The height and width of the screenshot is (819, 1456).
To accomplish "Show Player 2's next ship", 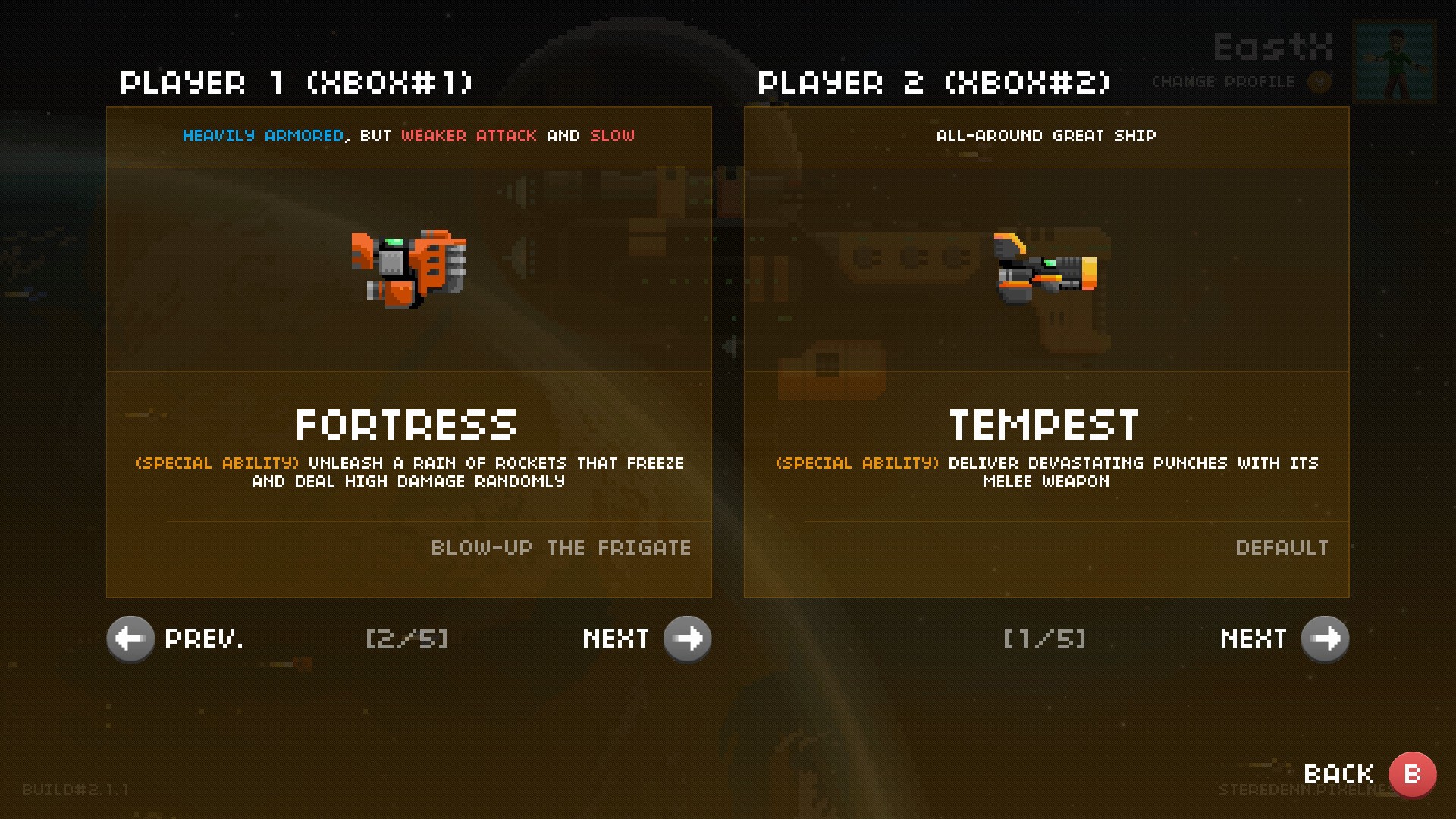I will 1325,639.
